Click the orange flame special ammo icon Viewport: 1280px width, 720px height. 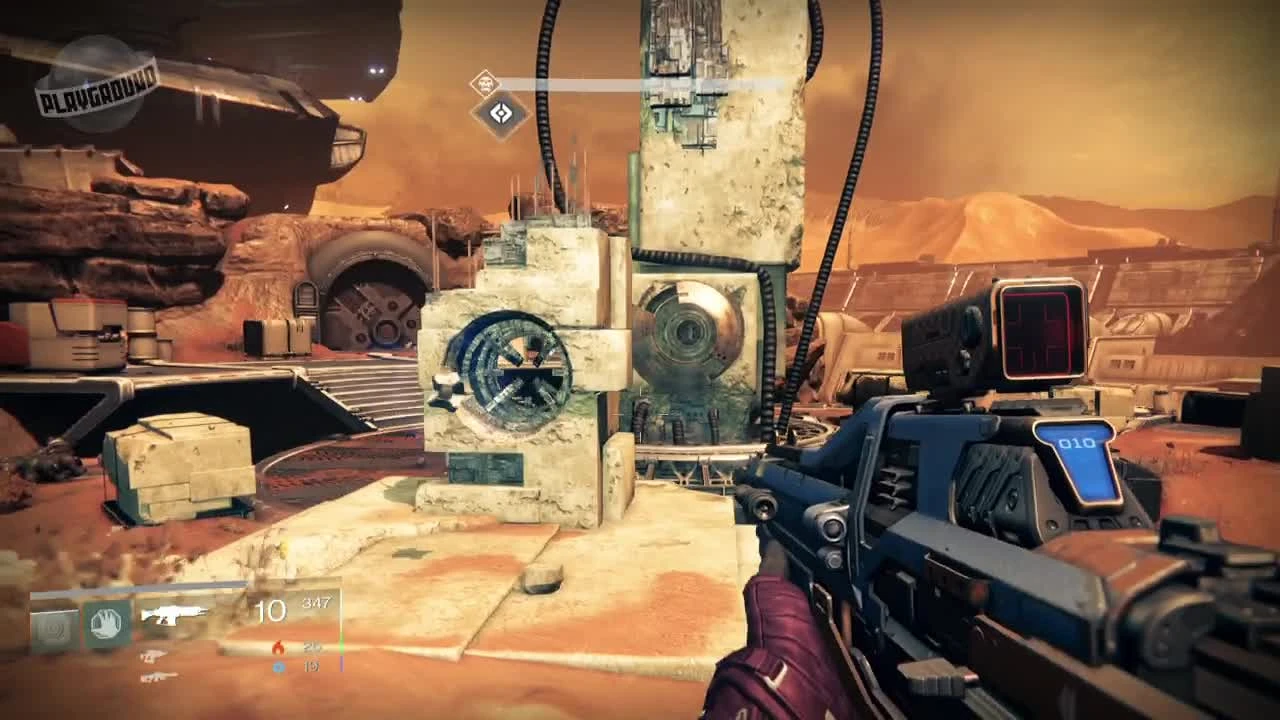278,646
